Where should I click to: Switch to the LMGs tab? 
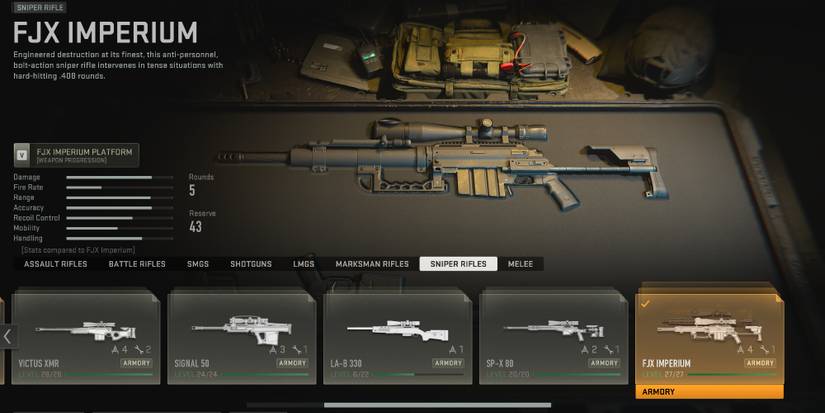click(303, 264)
